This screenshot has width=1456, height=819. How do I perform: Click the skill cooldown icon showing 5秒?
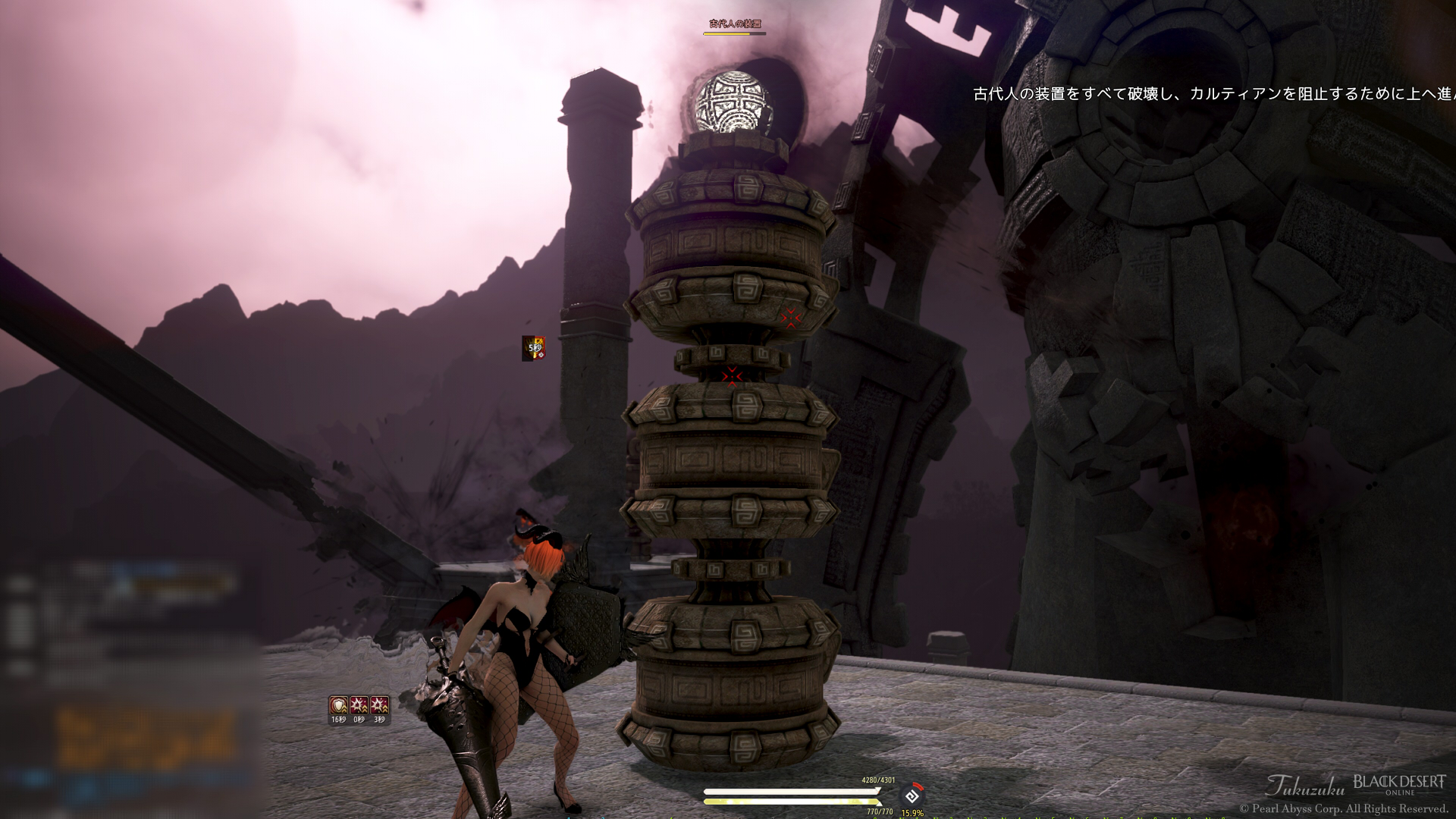click(534, 348)
